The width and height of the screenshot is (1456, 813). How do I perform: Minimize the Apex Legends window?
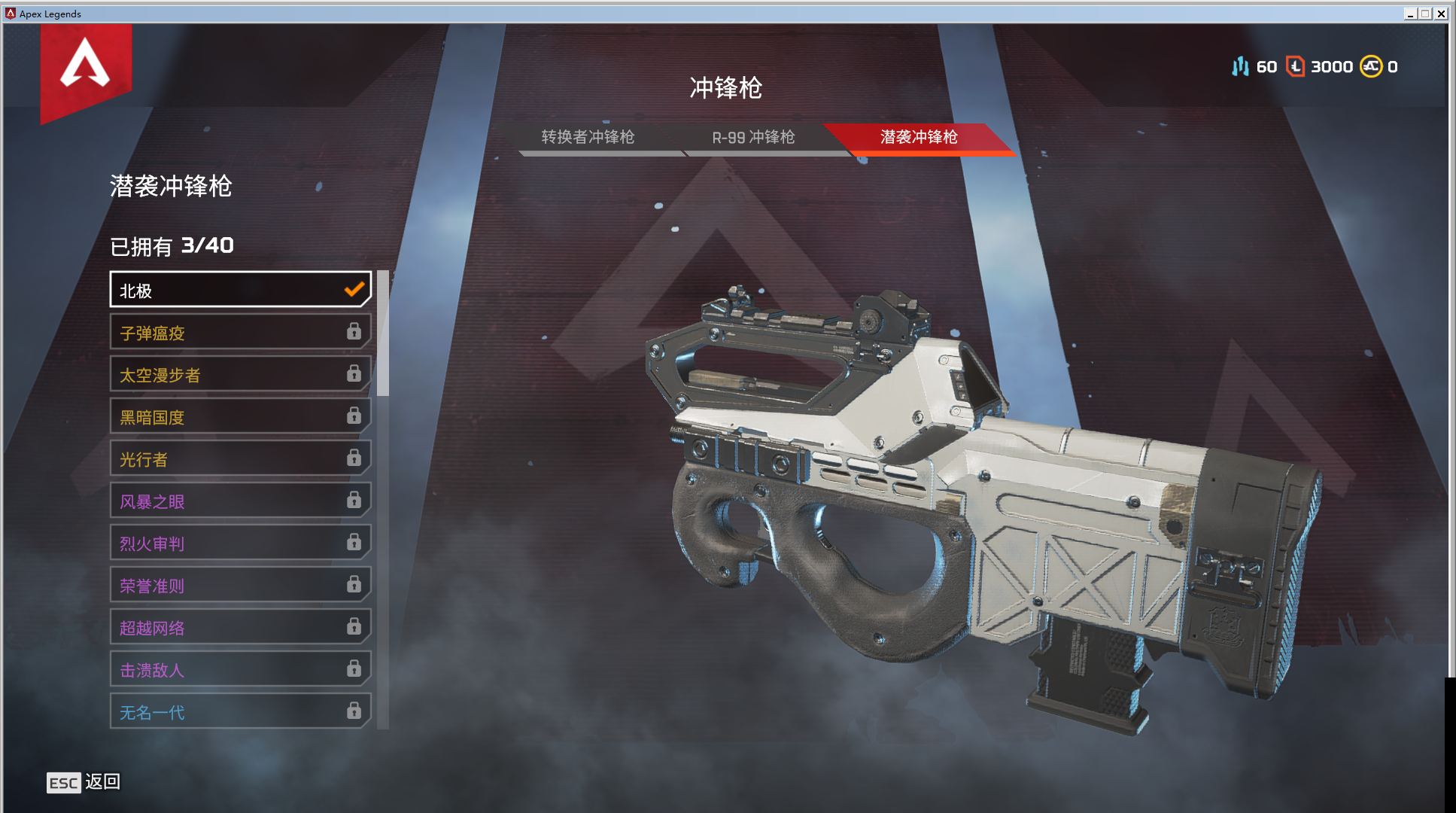pyautogui.click(x=1409, y=14)
